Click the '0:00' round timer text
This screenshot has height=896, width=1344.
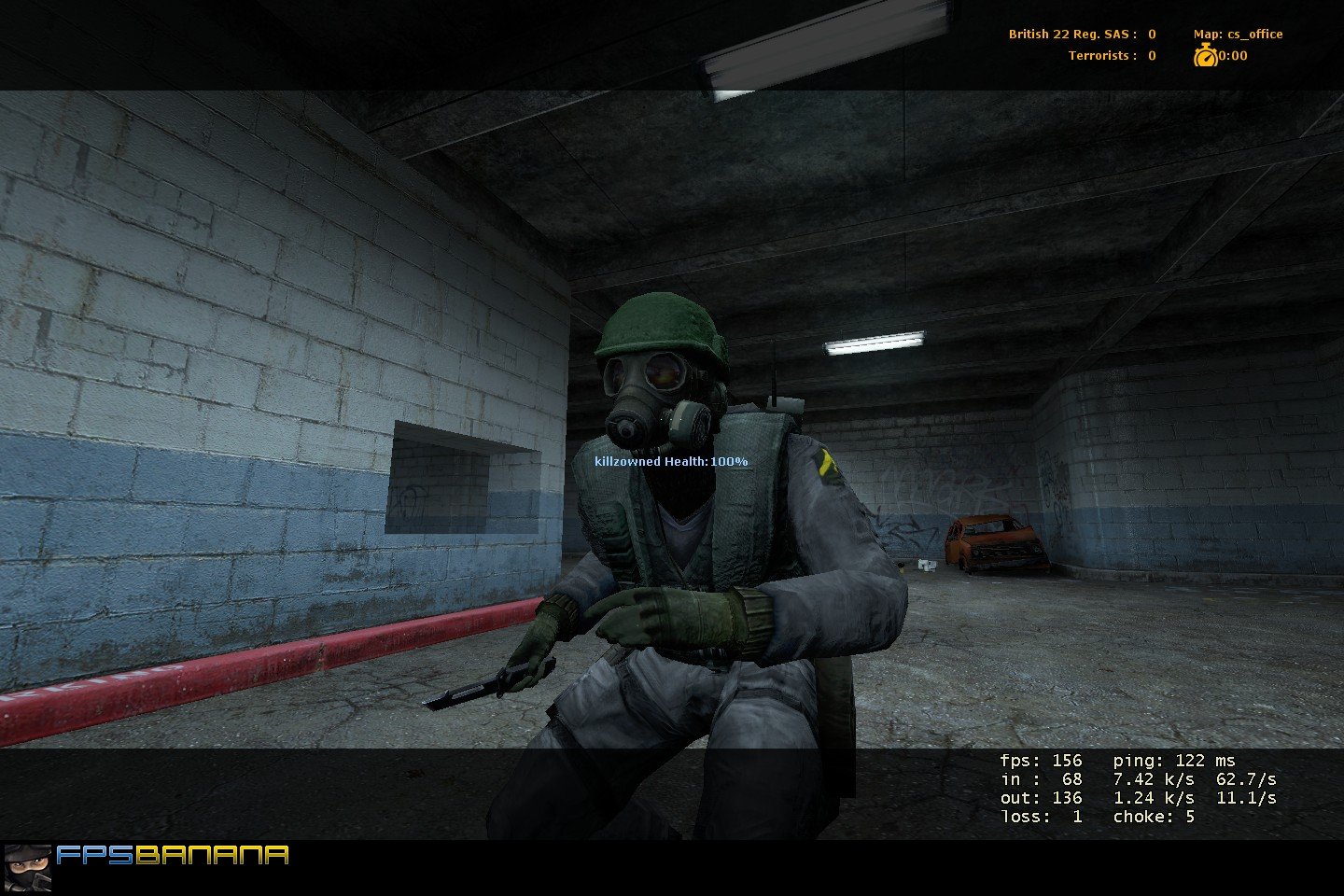pyautogui.click(x=1232, y=55)
